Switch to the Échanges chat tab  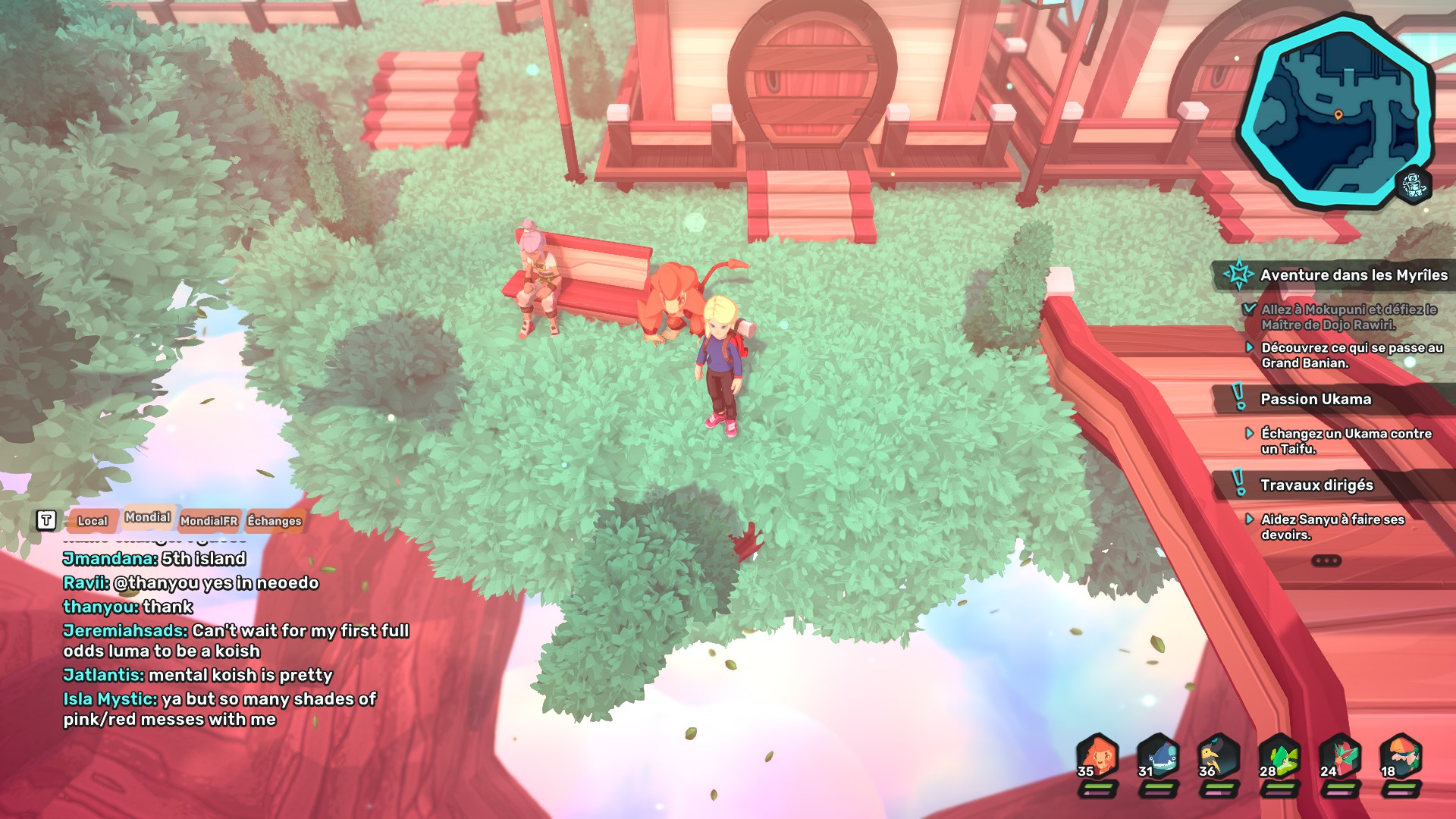(275, 521)
